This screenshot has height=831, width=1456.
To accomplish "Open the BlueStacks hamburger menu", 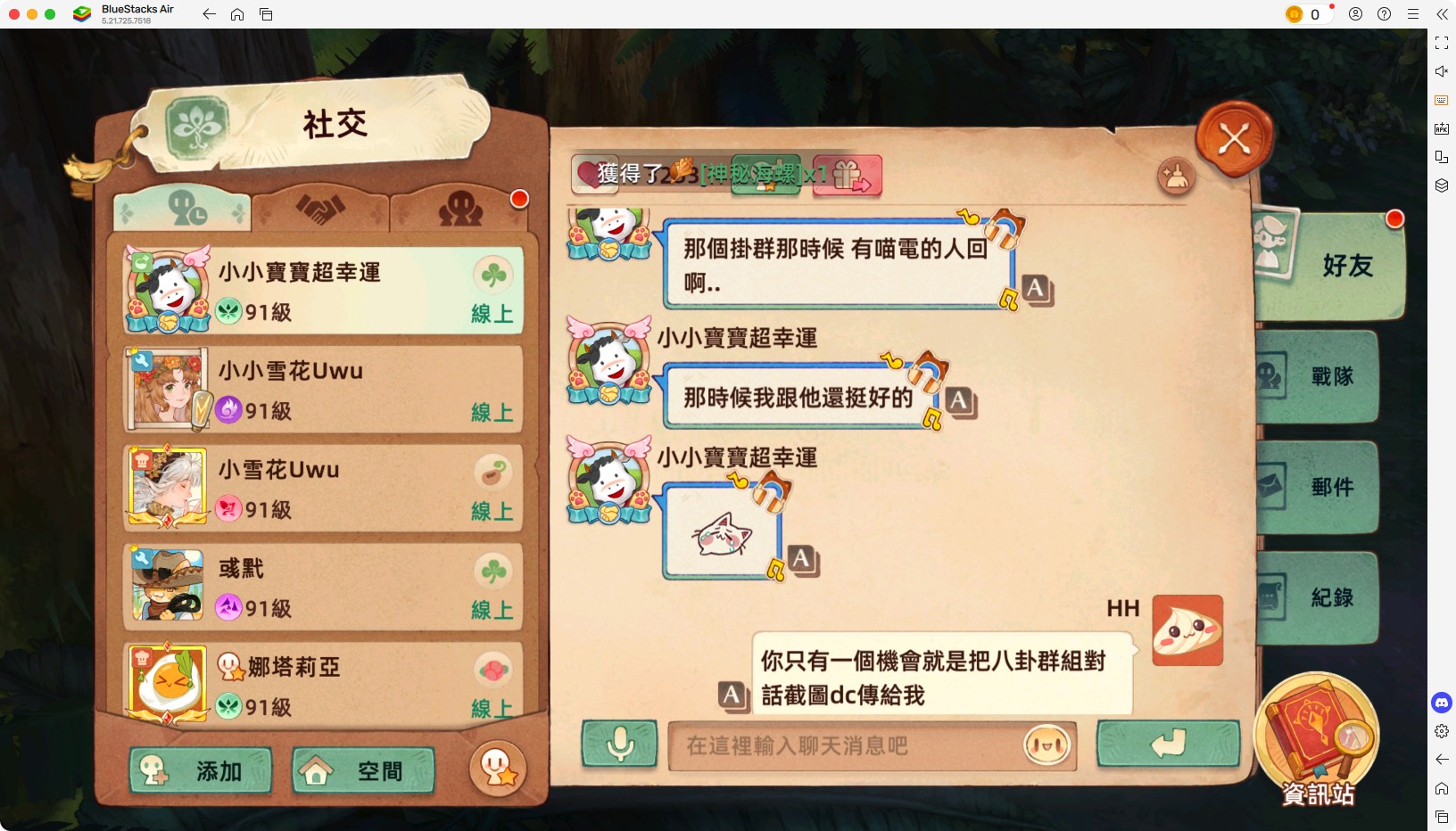I will (x=1413, y=14).
